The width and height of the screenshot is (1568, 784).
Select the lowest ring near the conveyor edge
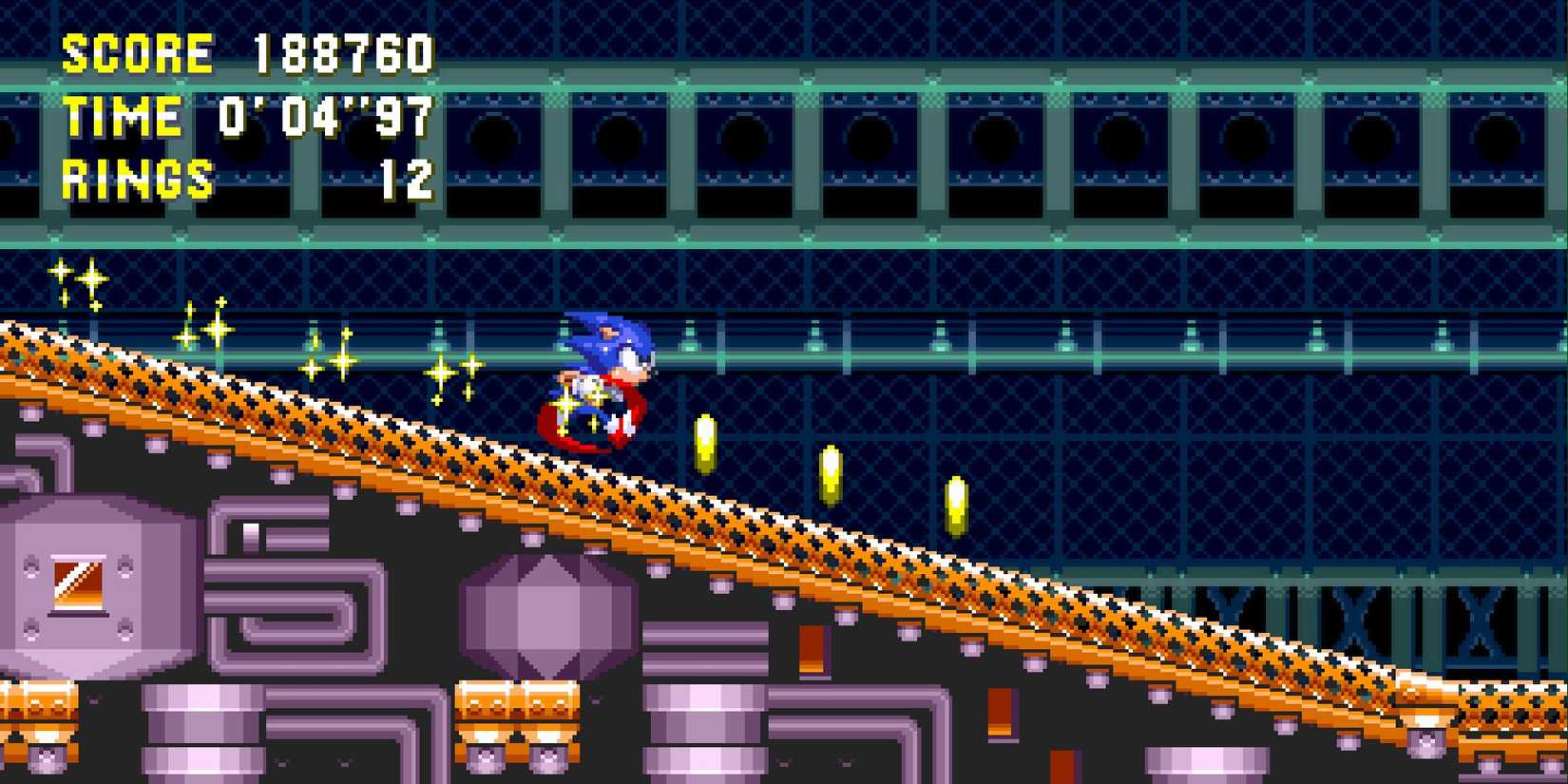click(955, 505)
